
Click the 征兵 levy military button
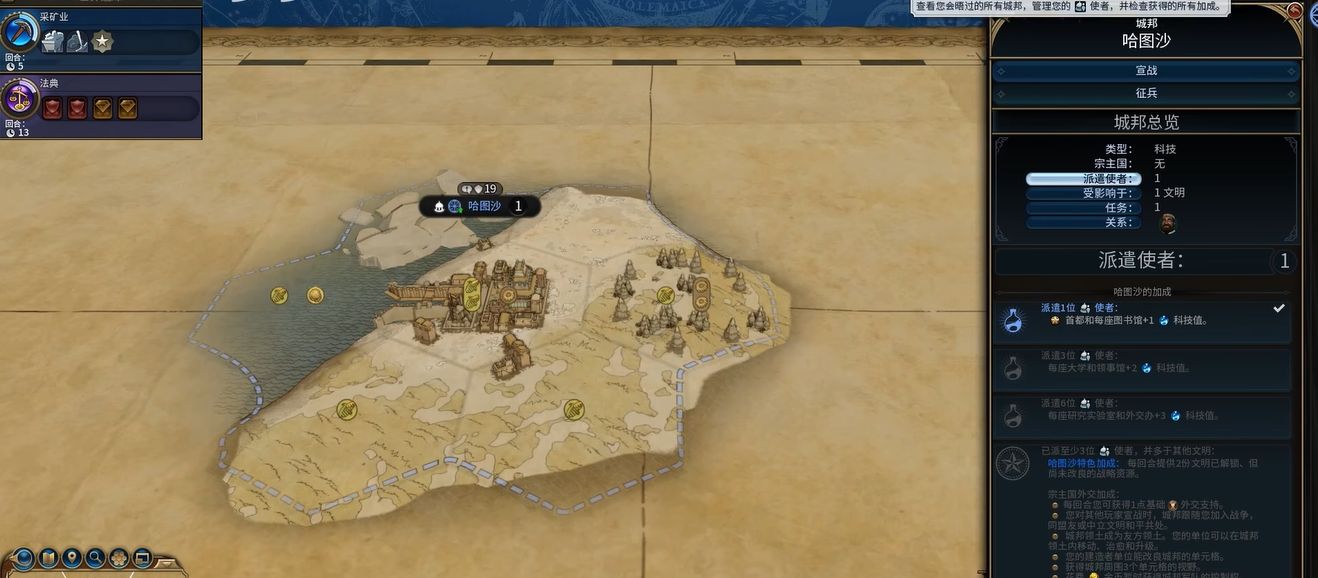point(1146,93)
